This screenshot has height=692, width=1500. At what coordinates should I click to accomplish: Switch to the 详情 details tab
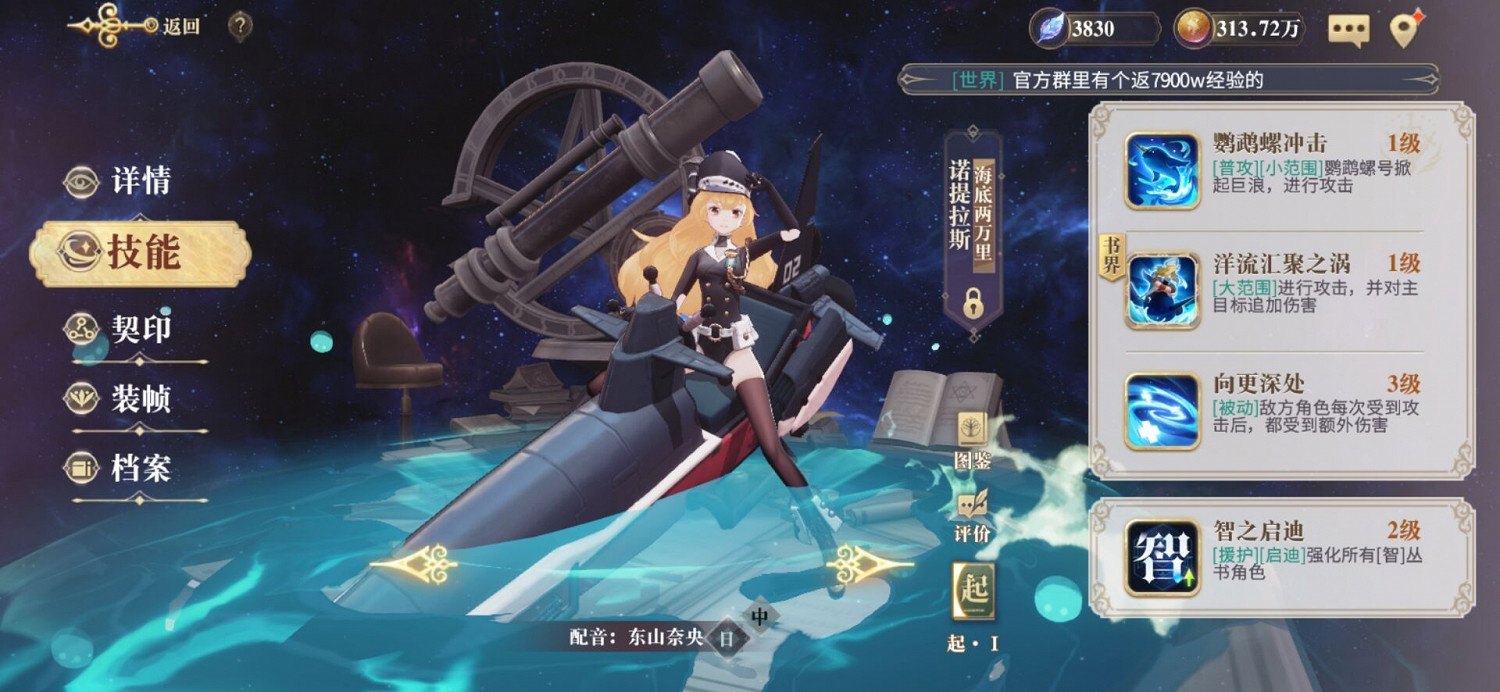(140, 182)
